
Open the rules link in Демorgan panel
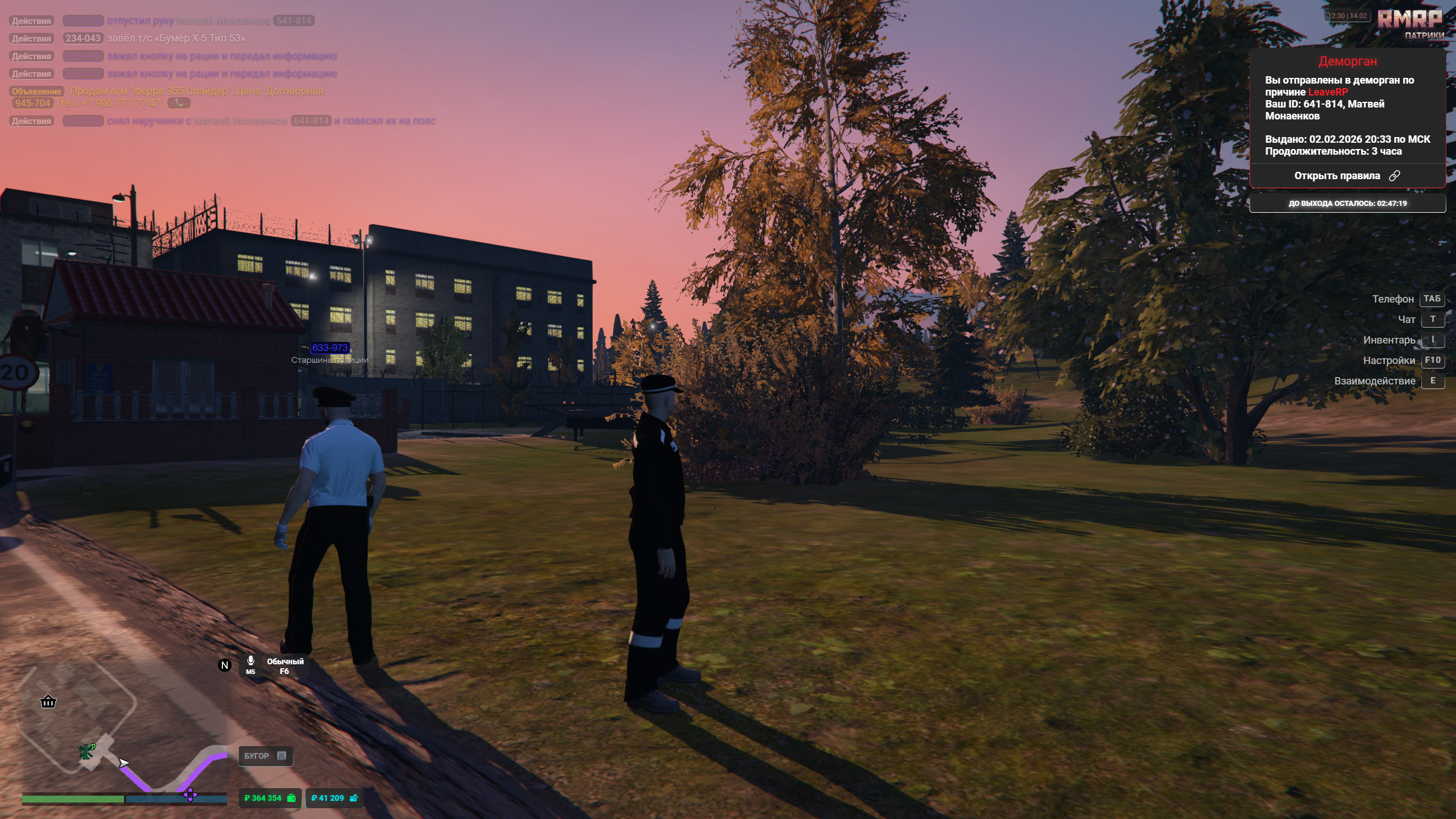(1347, 176)
